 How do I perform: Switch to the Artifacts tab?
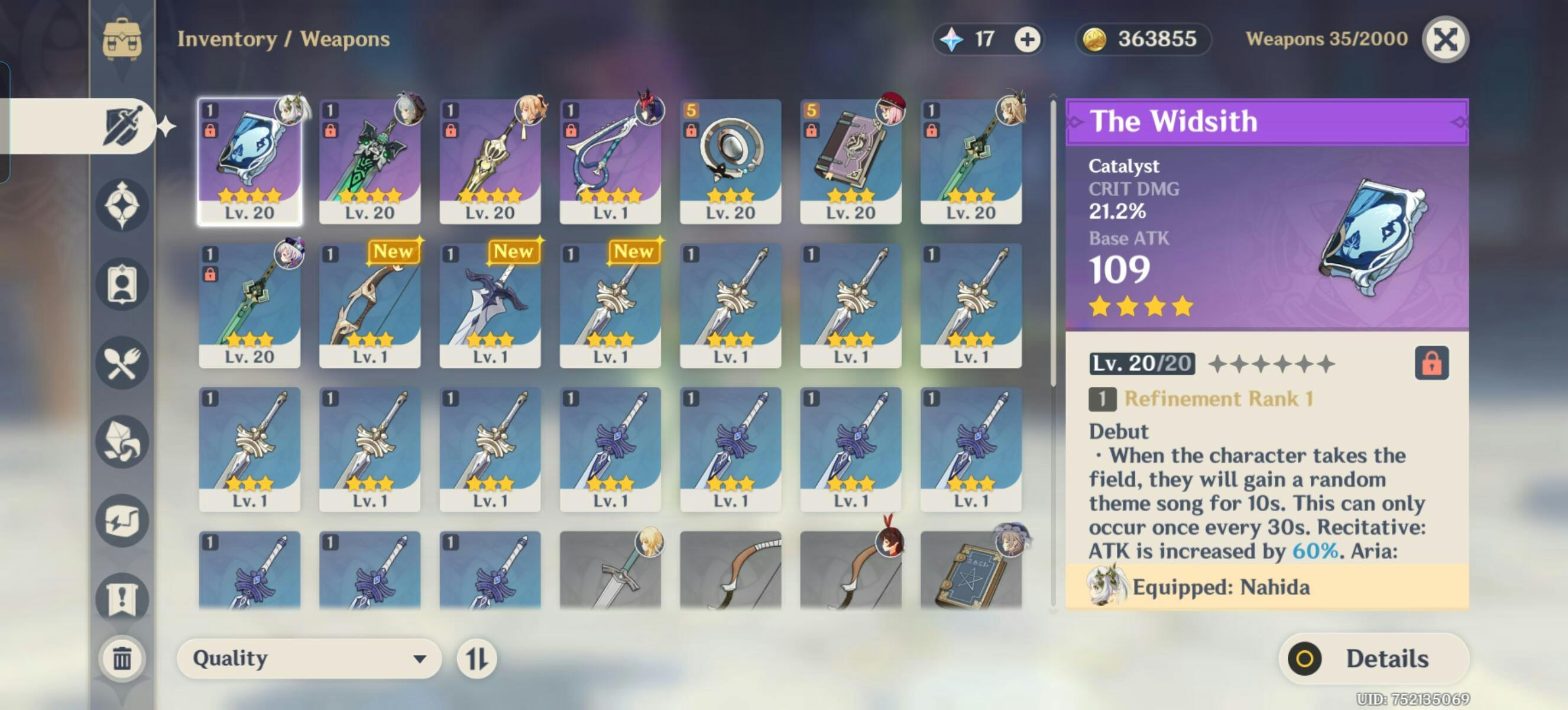coord(122,205)
